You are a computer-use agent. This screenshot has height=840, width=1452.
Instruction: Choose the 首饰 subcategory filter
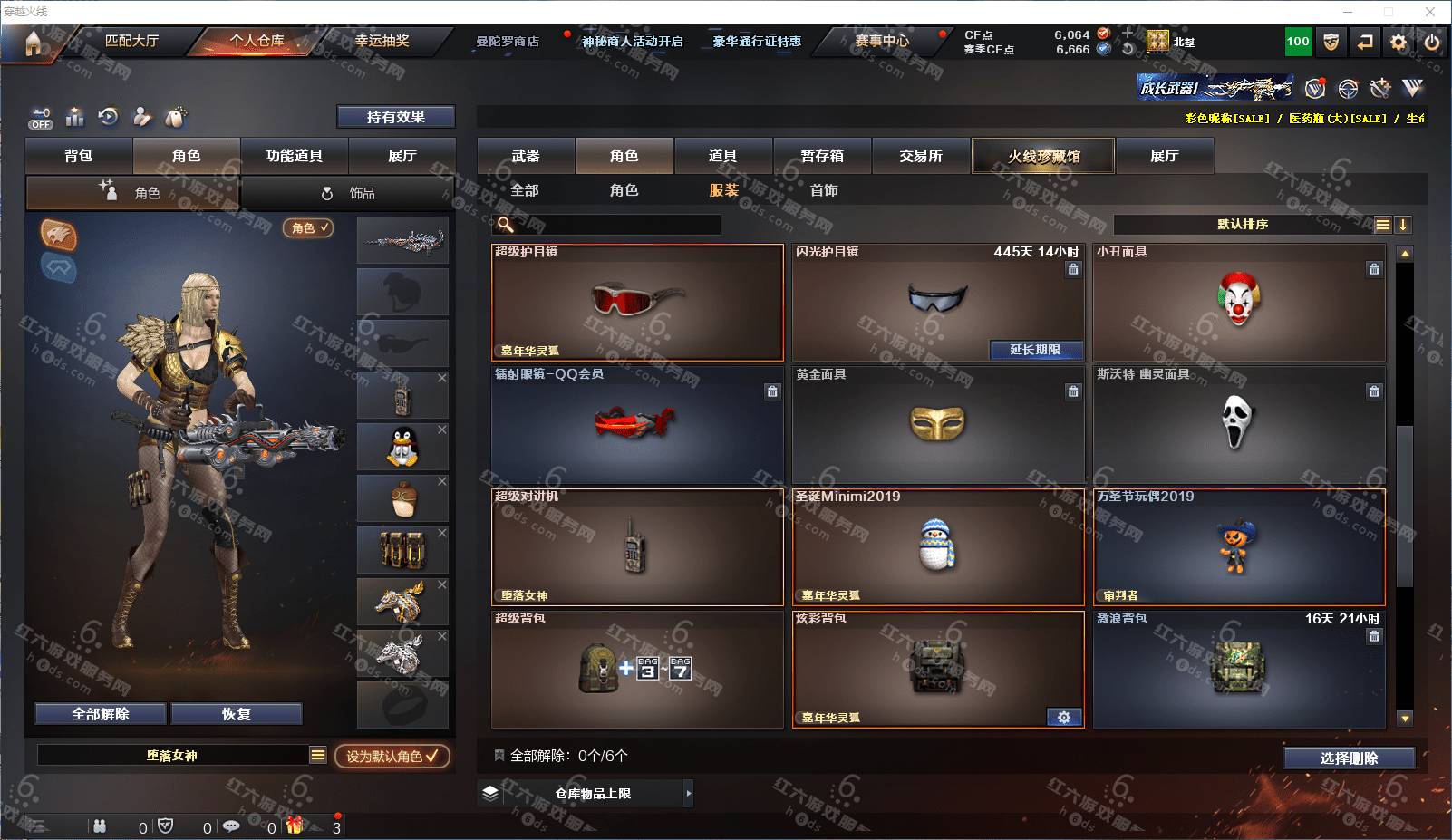tap(824, 190)
